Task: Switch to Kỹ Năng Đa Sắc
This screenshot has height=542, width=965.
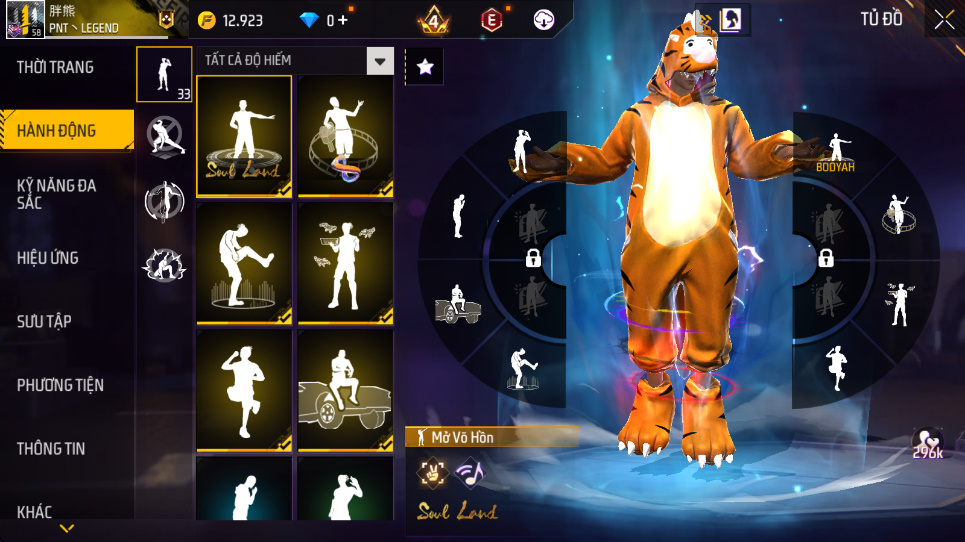Action: point(58,194)
